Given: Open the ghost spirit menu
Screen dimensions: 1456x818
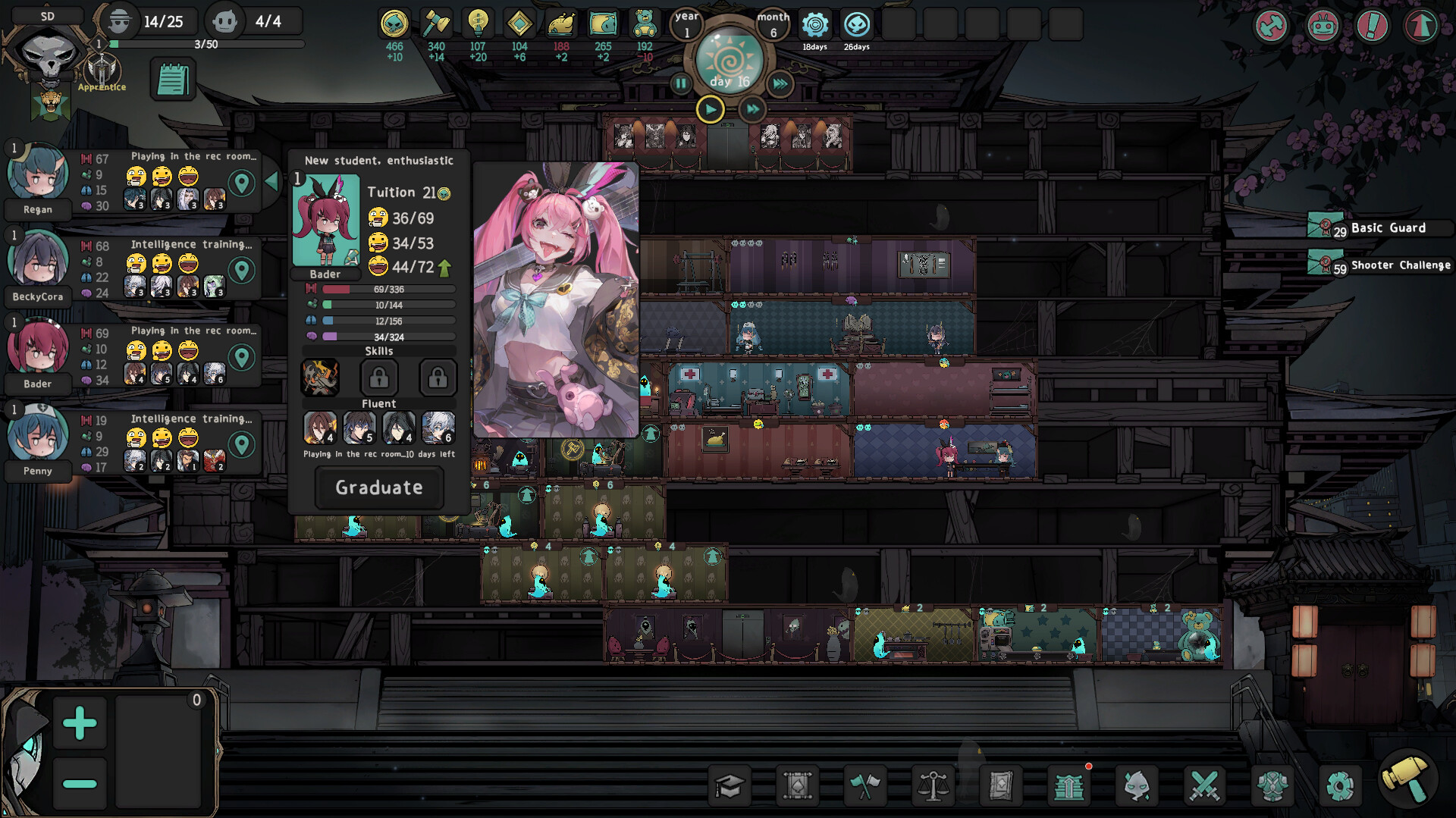Looking at the screenshot, I should click(1137, 786).
